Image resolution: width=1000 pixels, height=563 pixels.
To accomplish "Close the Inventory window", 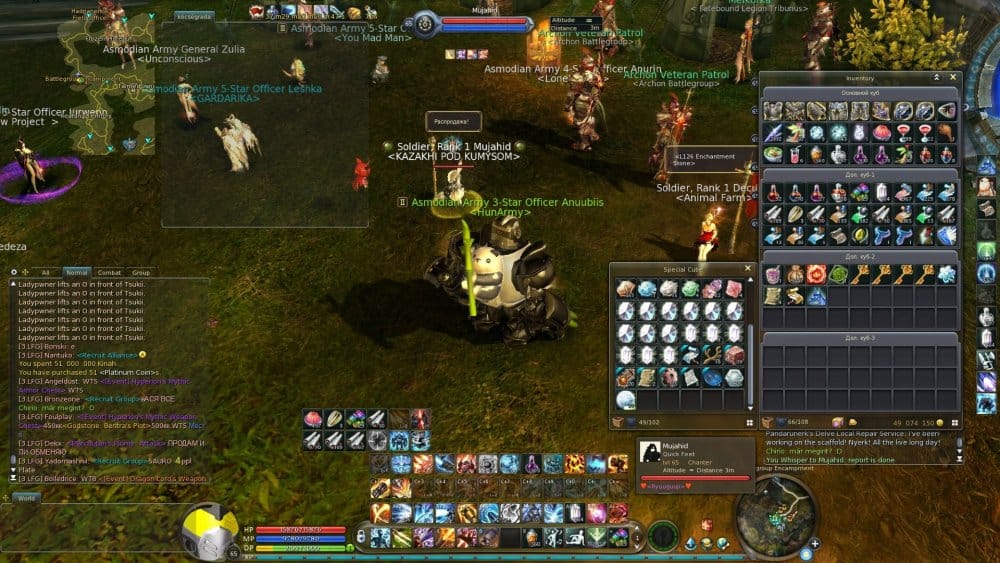I will pos(952,77).
